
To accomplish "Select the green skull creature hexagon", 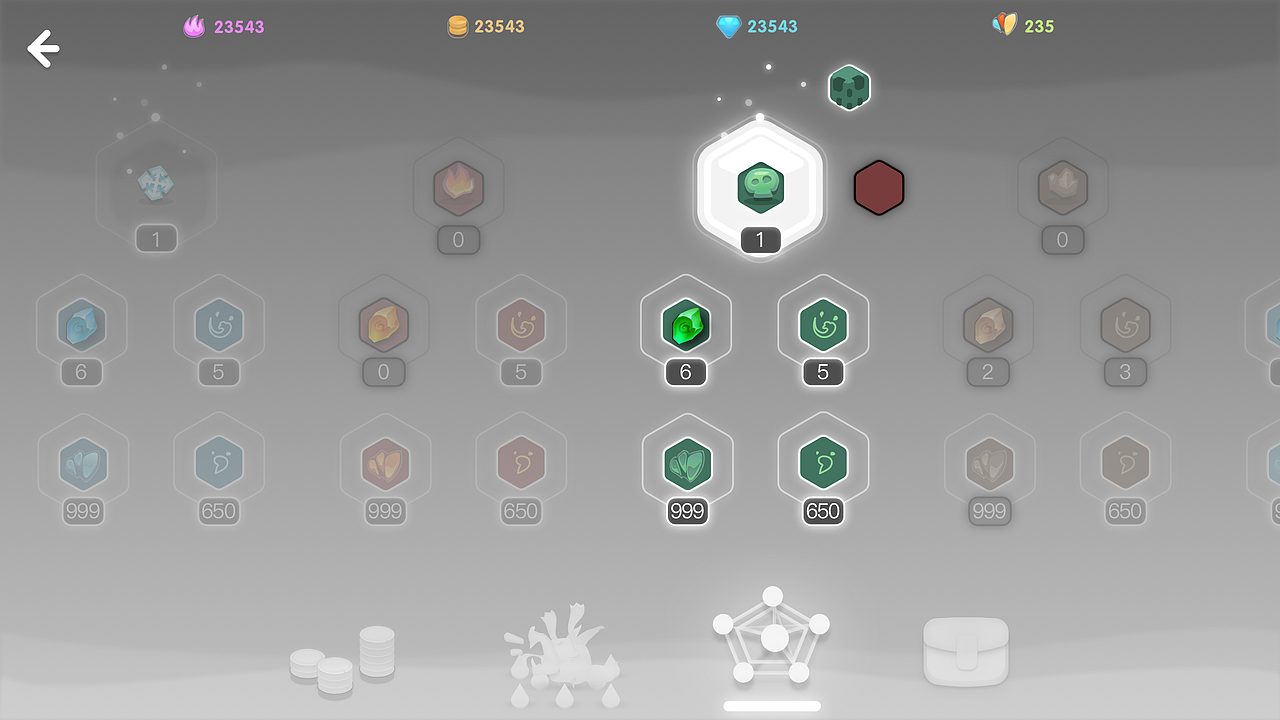I will pos(759,188).
